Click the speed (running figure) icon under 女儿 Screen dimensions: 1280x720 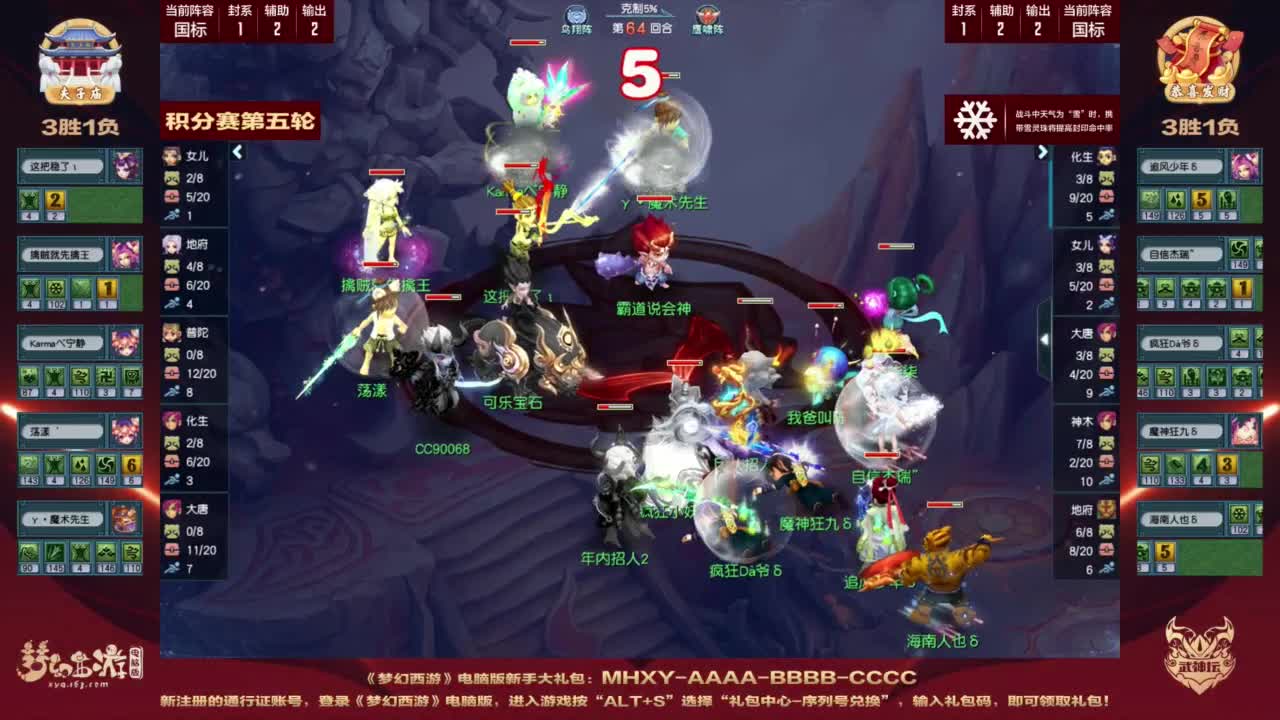pos(172,215)
